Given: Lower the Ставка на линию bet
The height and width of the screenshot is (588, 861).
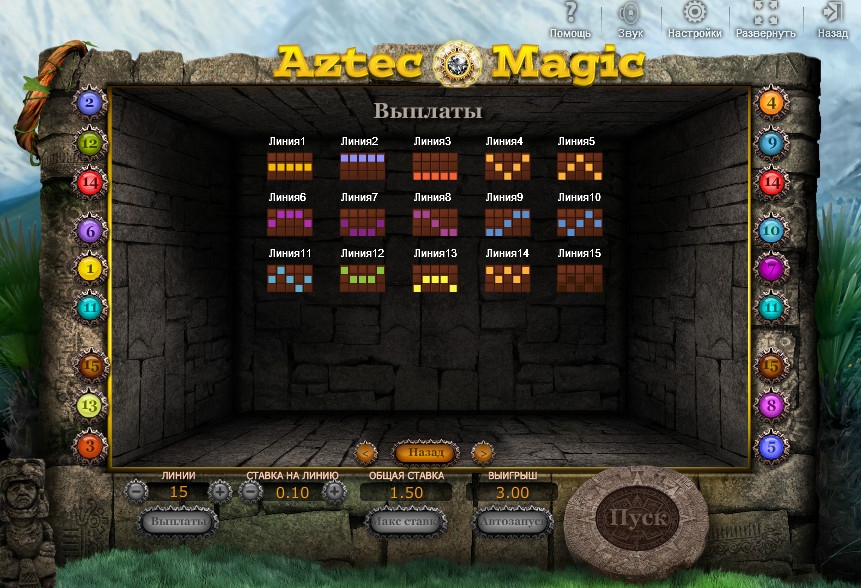Looking at the screenshot, I should pos(251,492).
